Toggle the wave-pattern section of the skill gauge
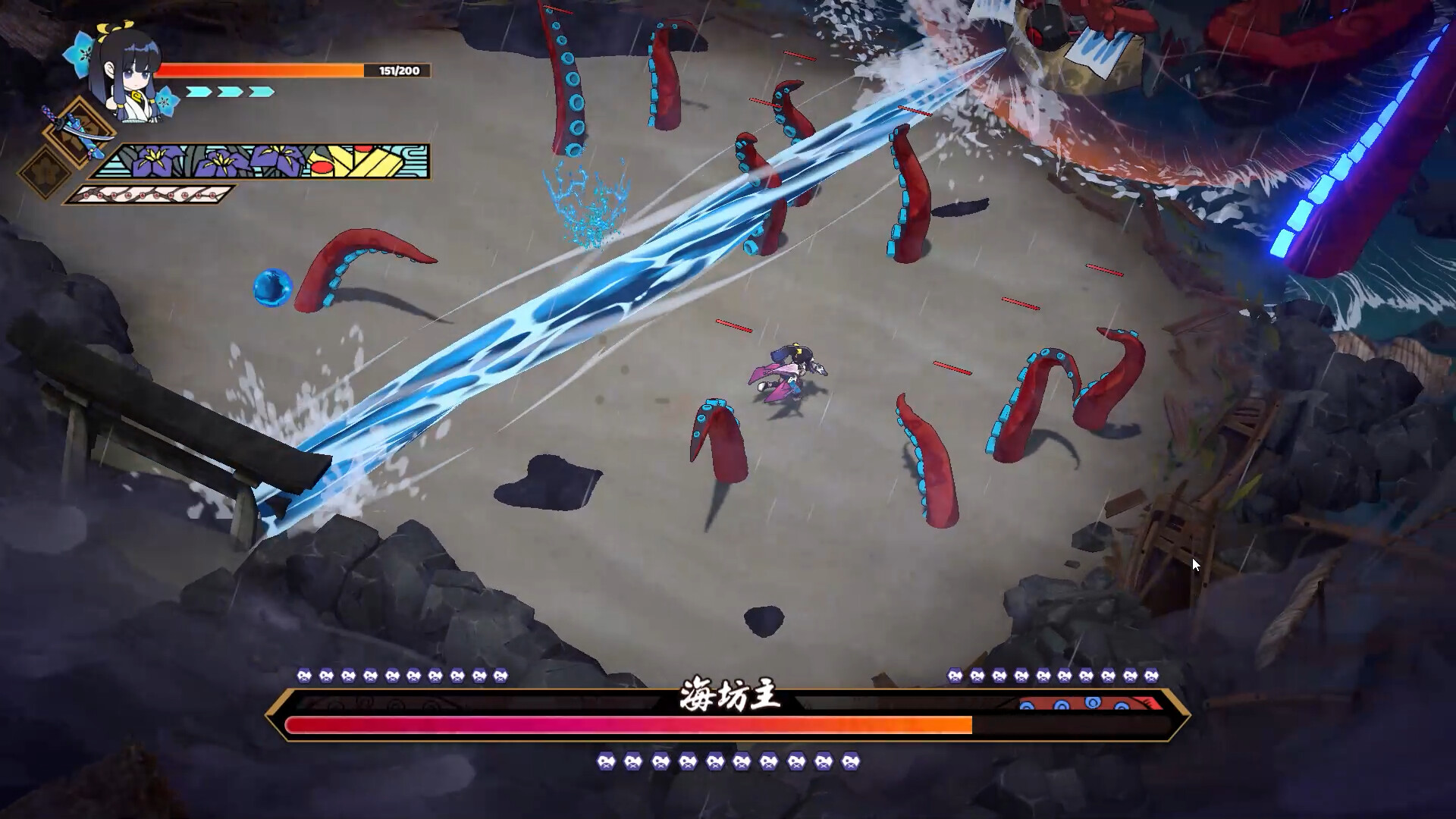This screenshot has width=1456, height=819. tap(413, 161)
